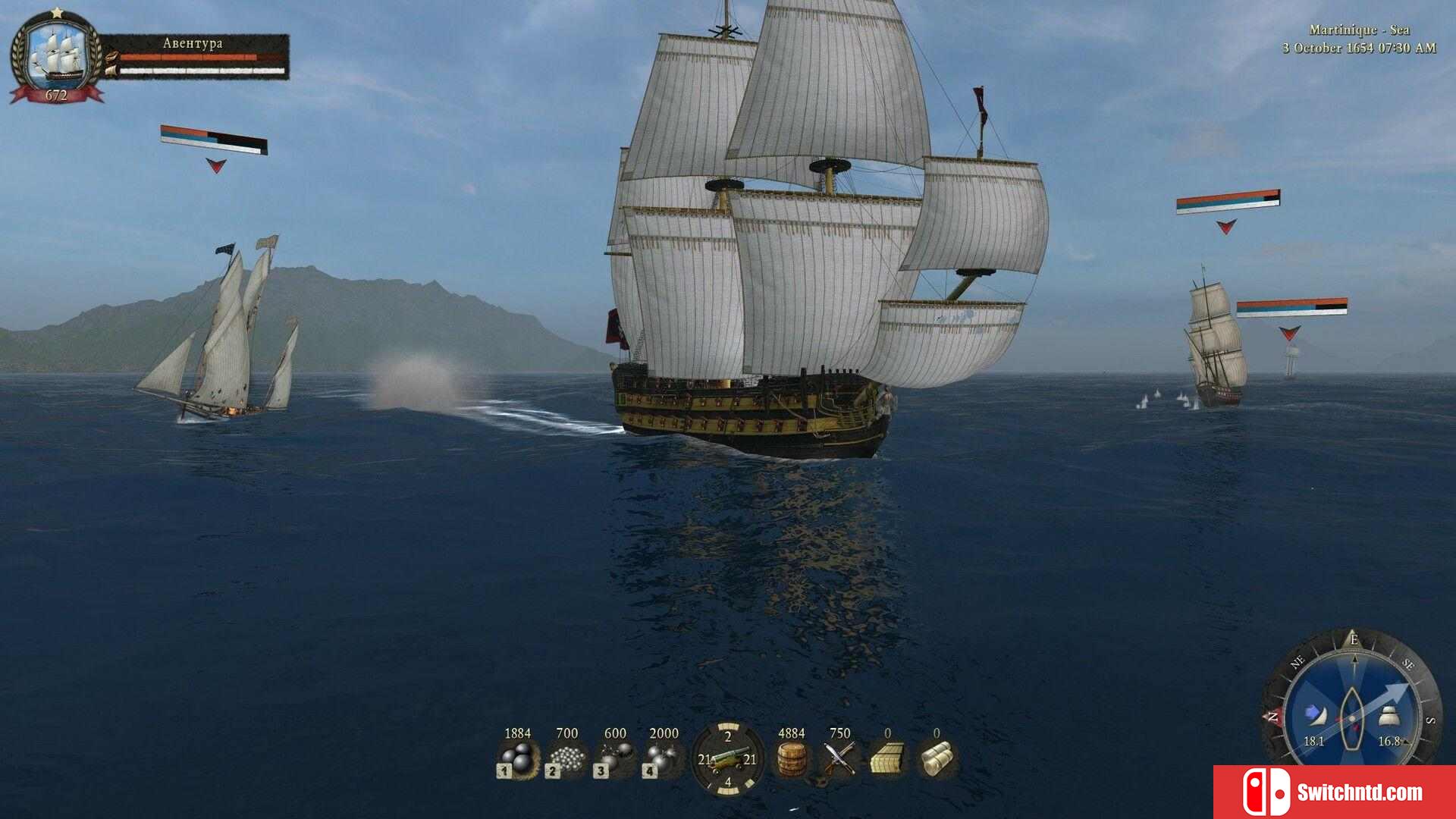Viewport: 1456px width, 819px height.
Task: Click the ship speed sails icon on compass
Action: coord(1389,715)
